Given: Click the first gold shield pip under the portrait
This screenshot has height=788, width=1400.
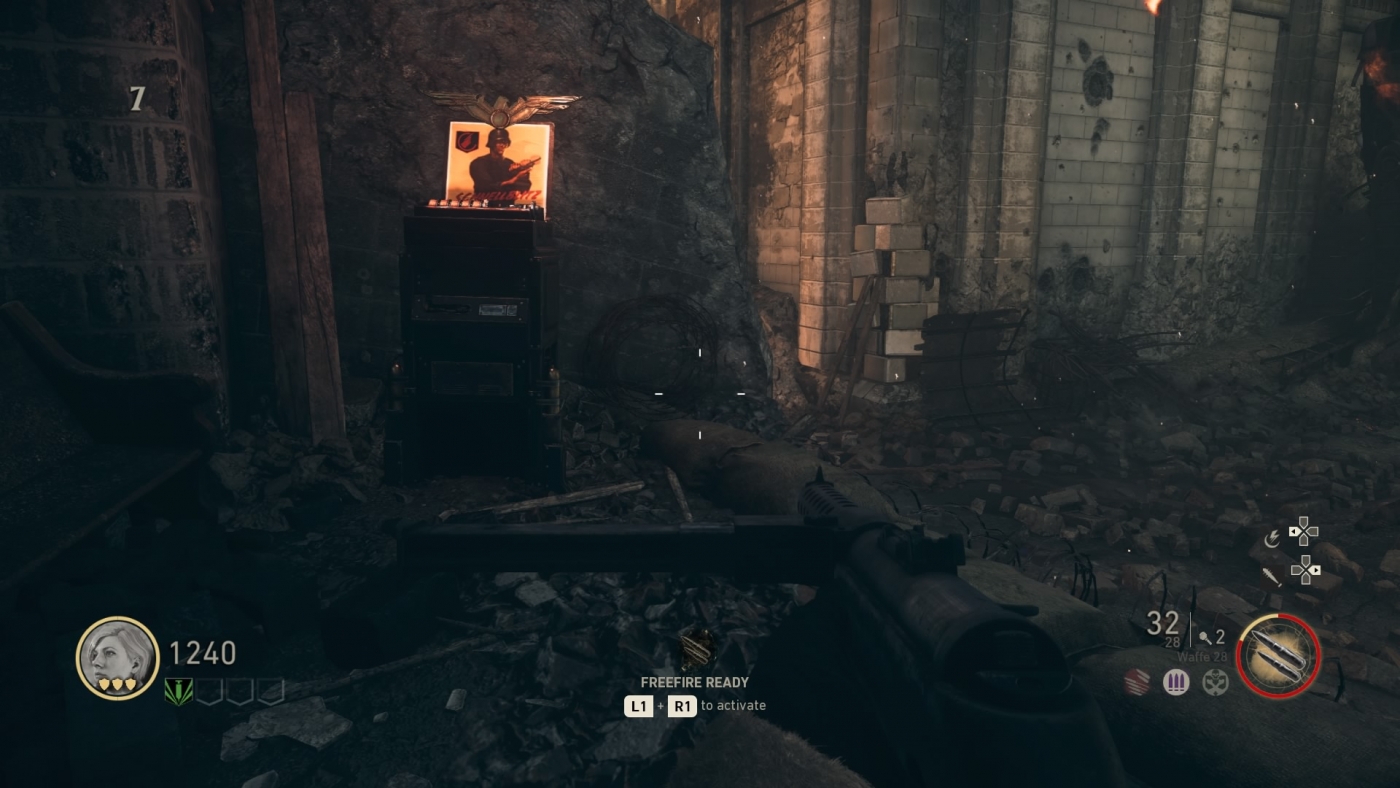Looking at the screenshot, I should click(104, 684).
